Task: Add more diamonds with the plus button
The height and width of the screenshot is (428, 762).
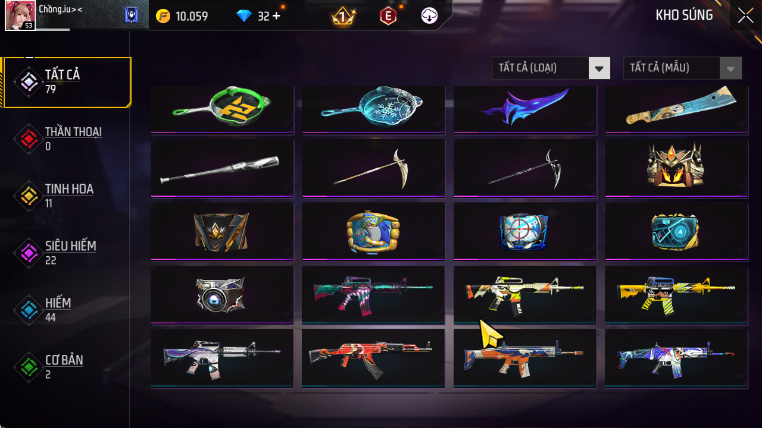Action: pyautogui.click(x=276, y=16)
